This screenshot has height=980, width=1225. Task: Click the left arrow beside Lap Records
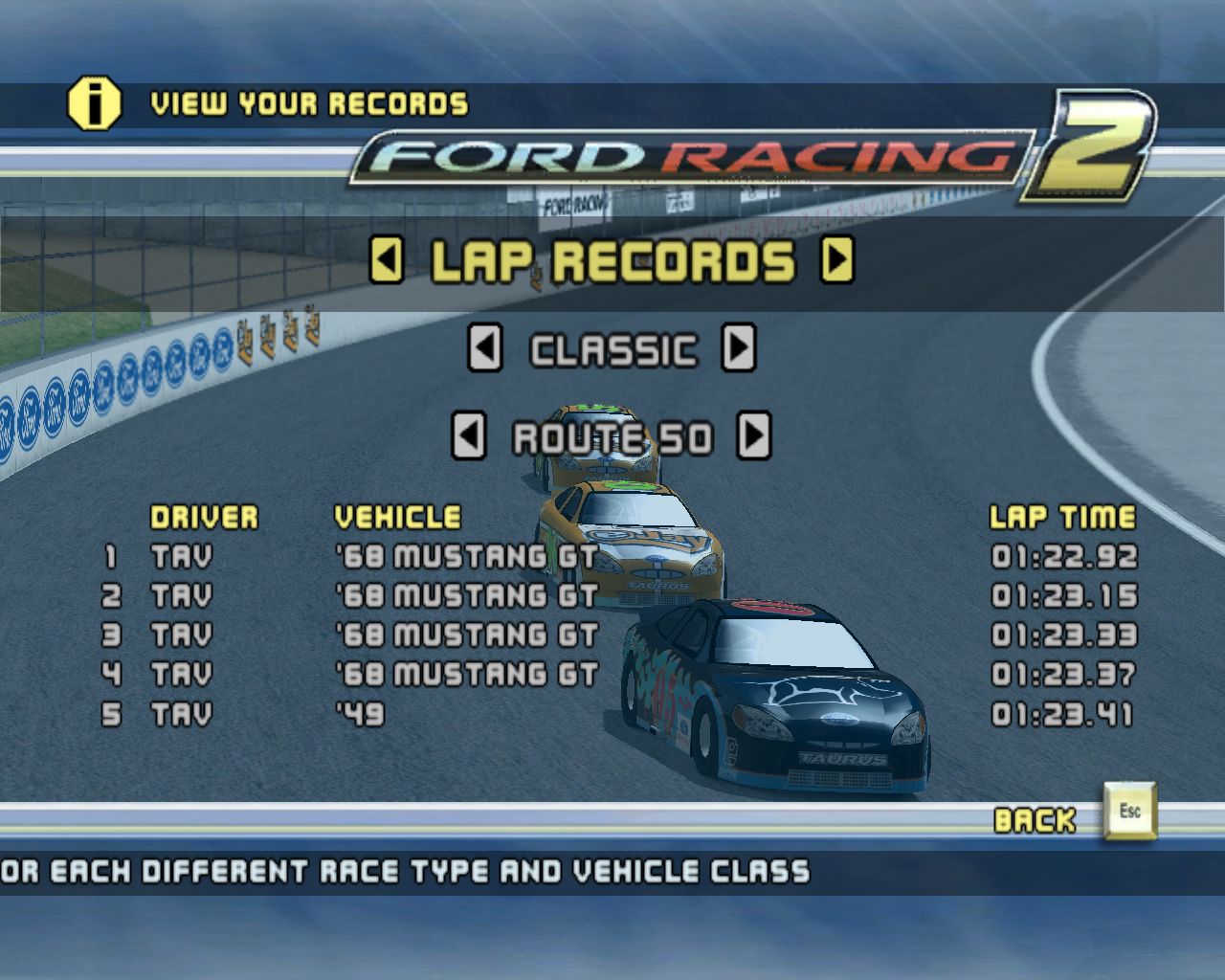387,260
